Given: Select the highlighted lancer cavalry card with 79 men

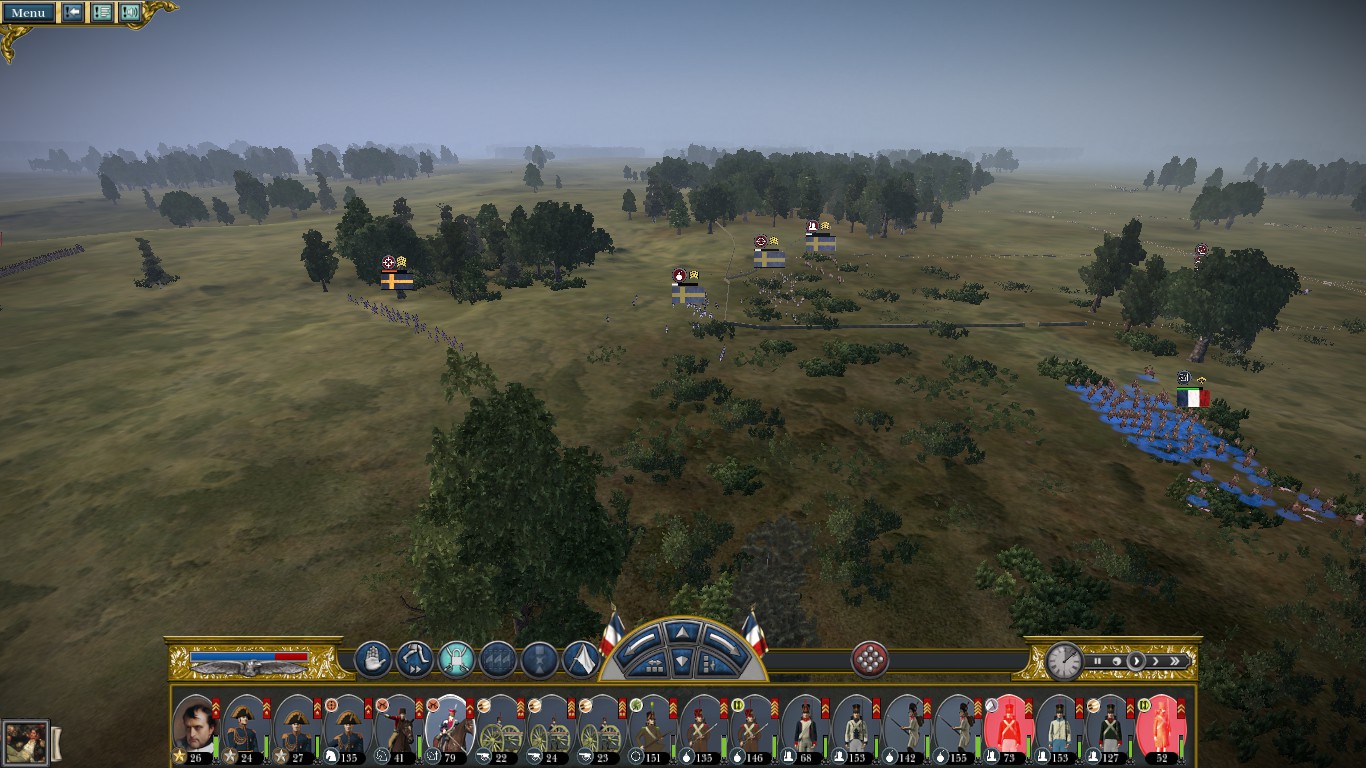Looking at the screenshot, I should coord(449,728).
